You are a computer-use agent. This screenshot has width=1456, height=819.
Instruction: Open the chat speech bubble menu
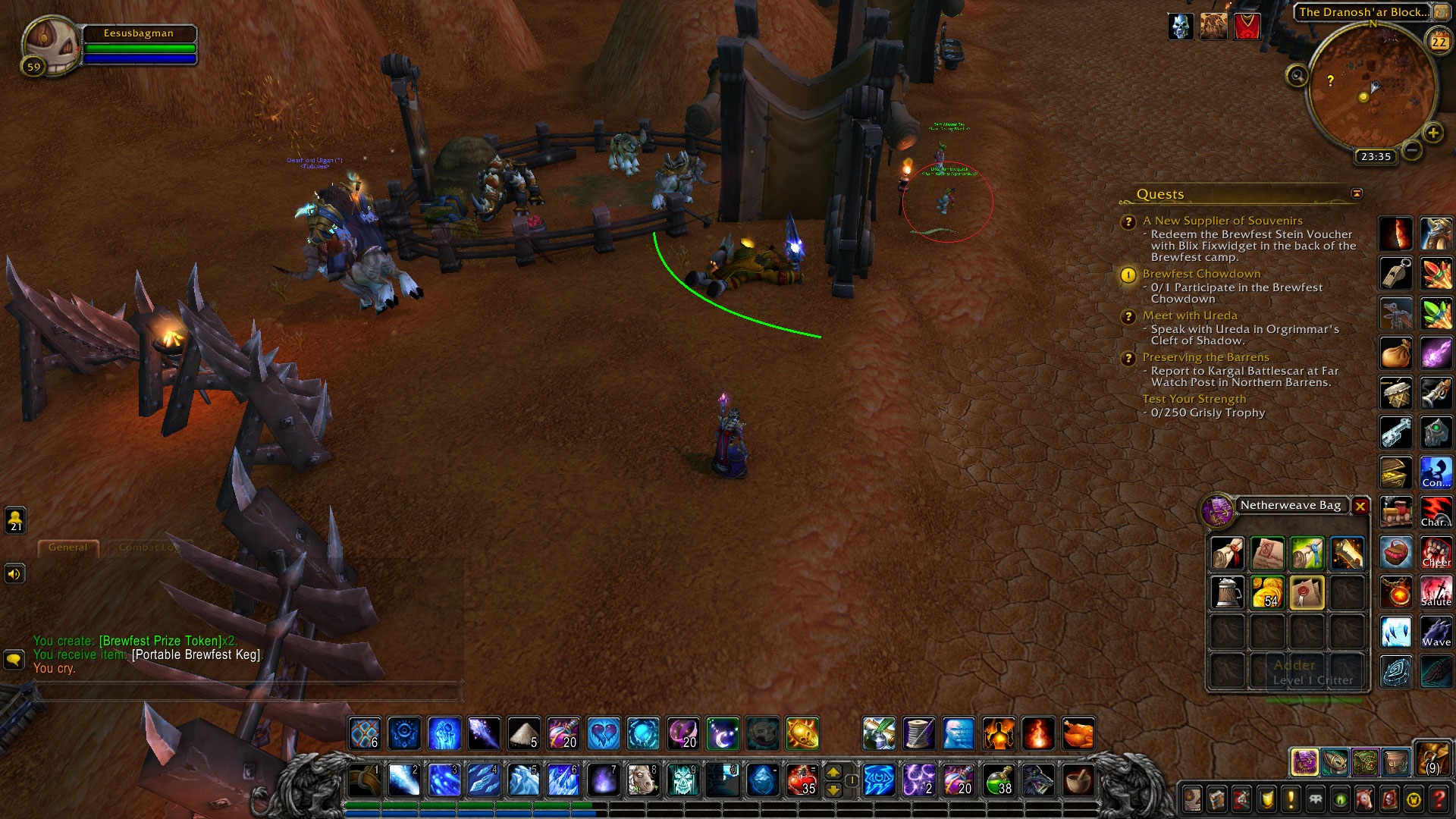point(14,659)
